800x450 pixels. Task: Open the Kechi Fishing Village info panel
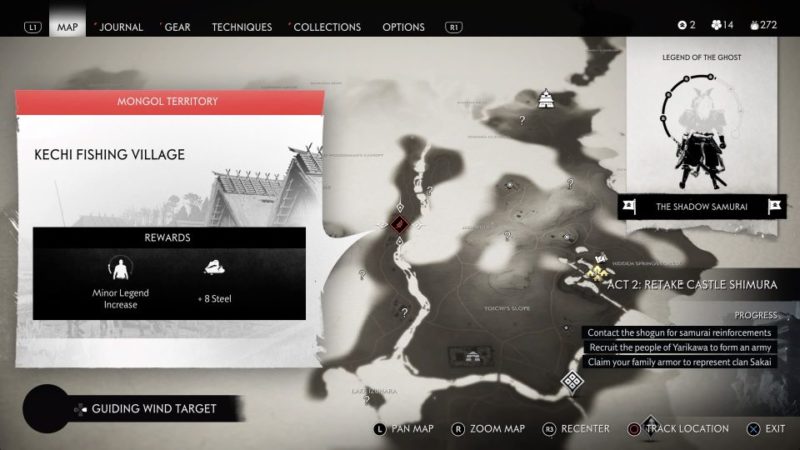click(x=170, y=205)
